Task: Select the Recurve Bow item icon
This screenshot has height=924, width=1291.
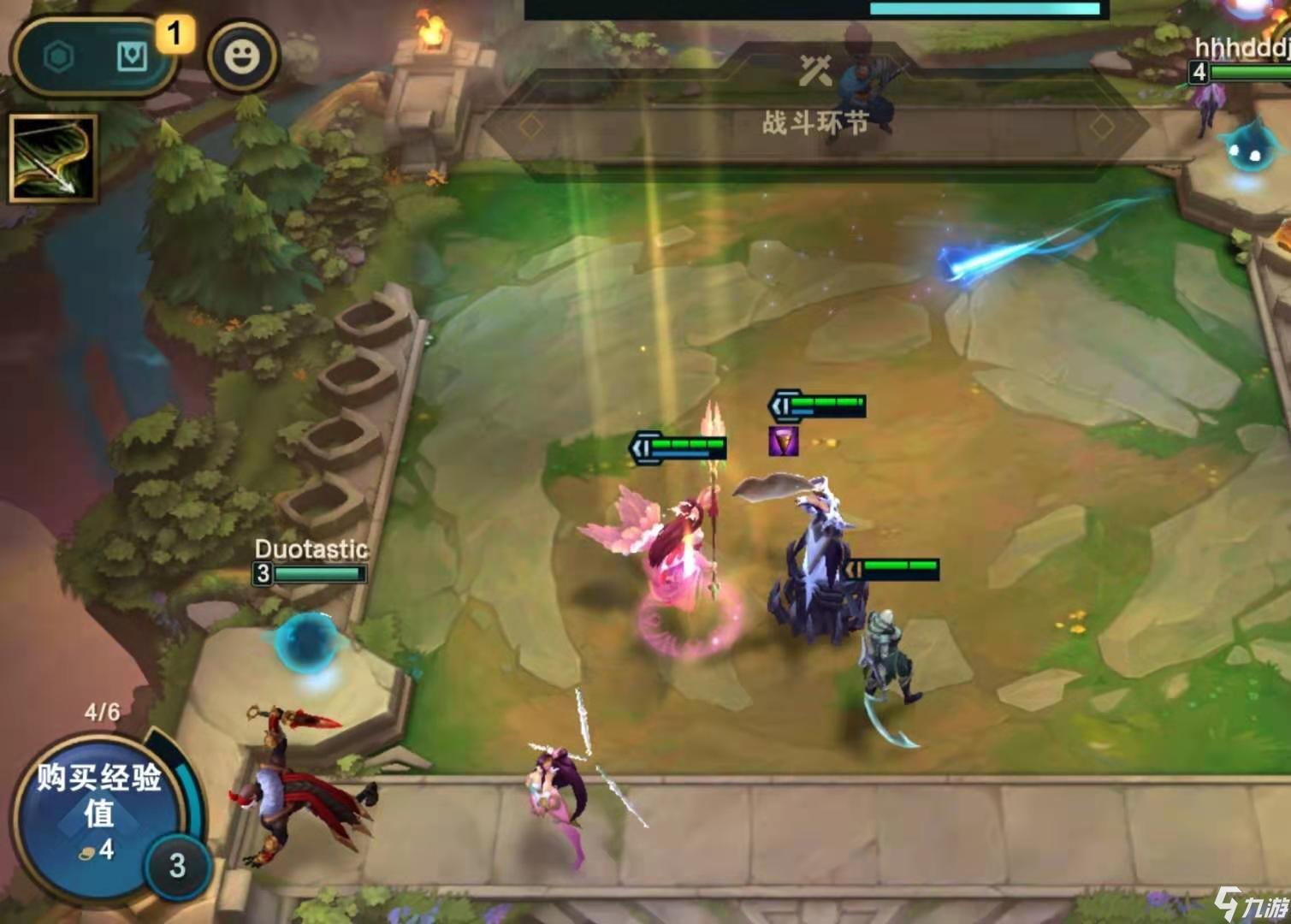Action: (x=53, y=159)
